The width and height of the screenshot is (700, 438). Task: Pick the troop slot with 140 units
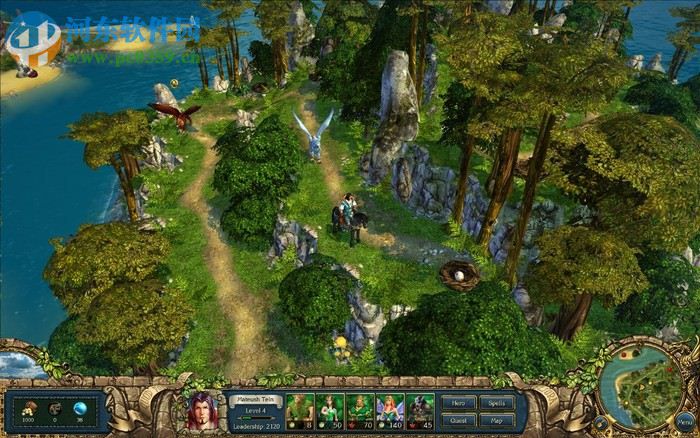pos(390,410)
